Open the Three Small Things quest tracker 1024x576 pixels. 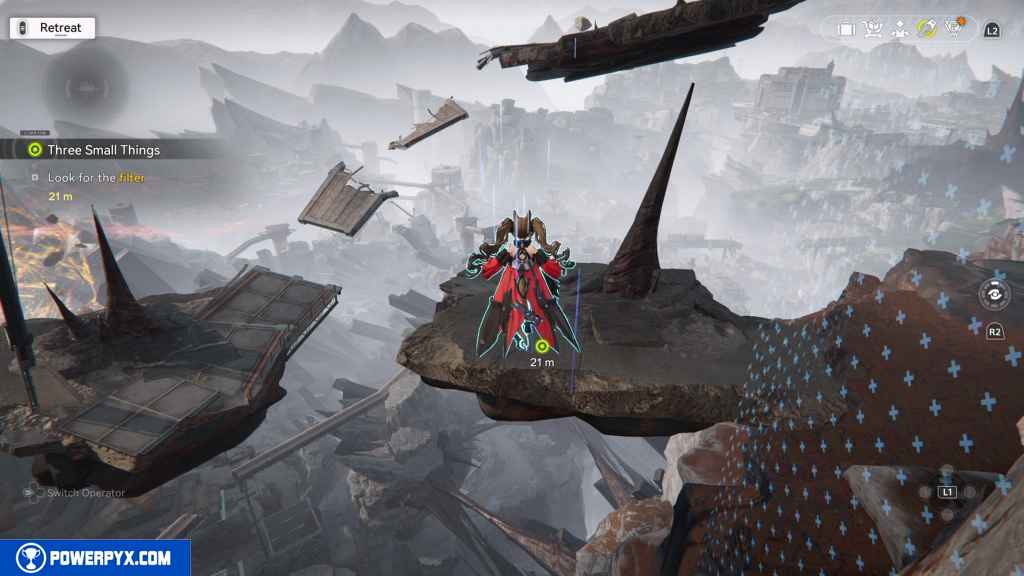pyautogui.click(x=103, y=150)
